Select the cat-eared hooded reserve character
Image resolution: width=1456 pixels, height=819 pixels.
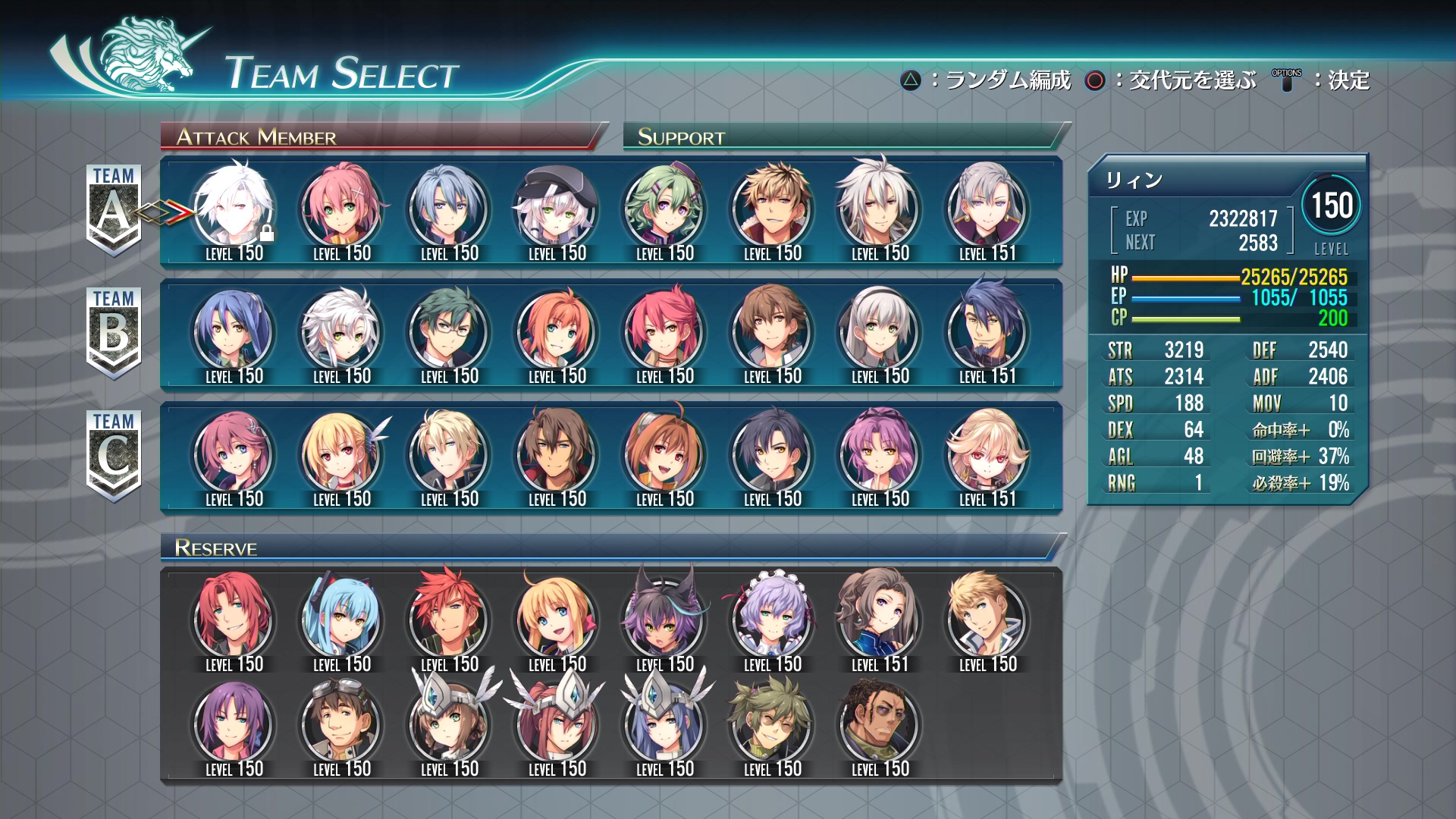pos(665,620)
